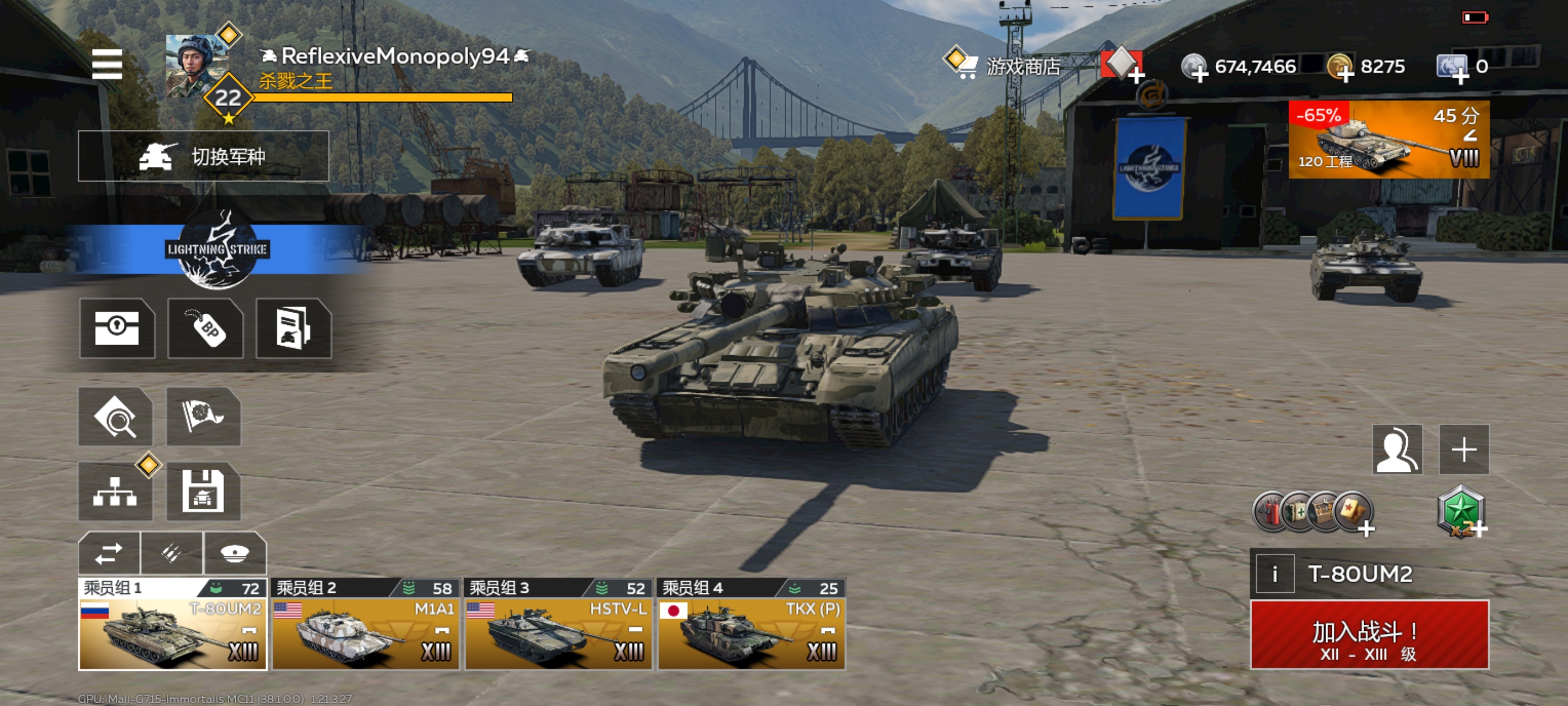Open the vehicle preset save icon
This screenshot has width=1568, height=706.
pyautogui.click(x=203, y=491)
